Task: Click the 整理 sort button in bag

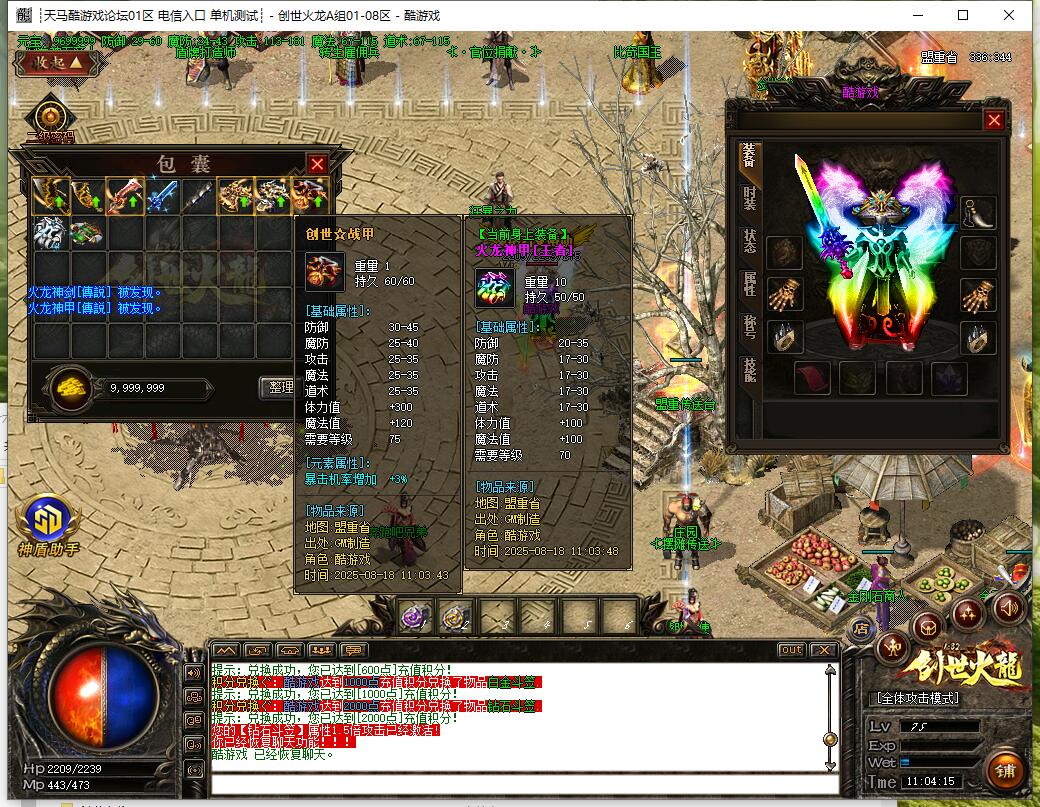Action: coord(277,387)
